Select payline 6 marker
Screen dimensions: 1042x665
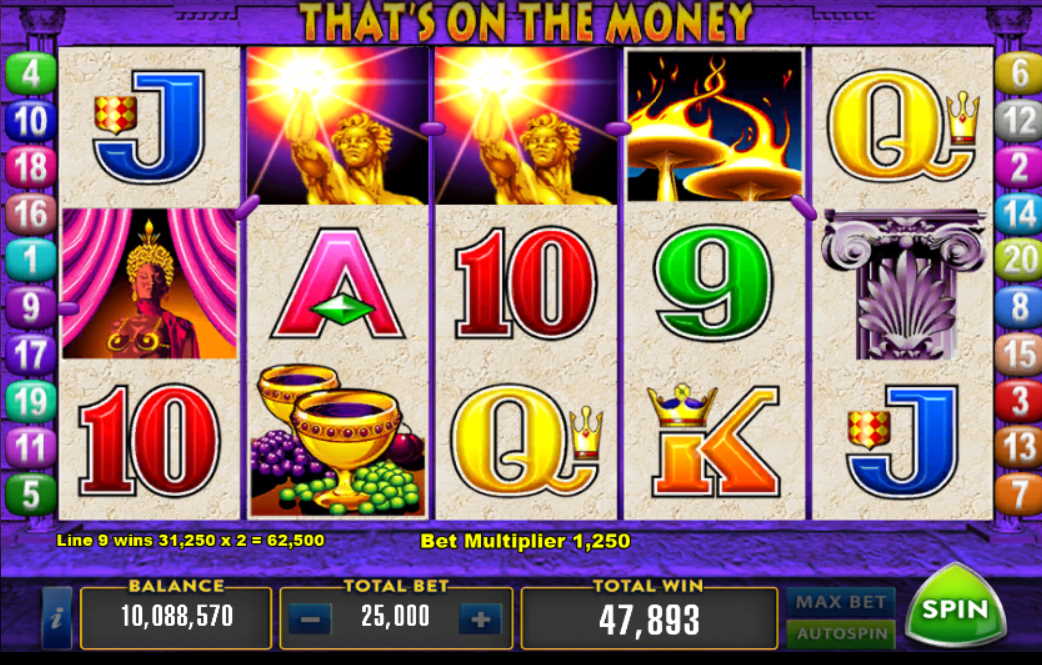(1019, 75)
